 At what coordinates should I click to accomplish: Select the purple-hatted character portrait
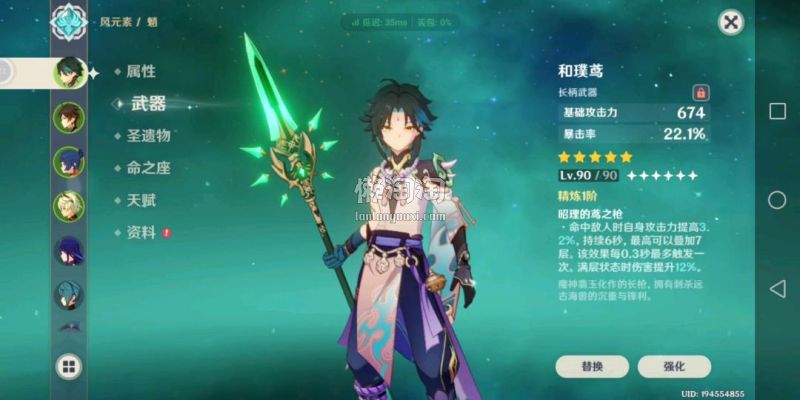tap(69, 251)
